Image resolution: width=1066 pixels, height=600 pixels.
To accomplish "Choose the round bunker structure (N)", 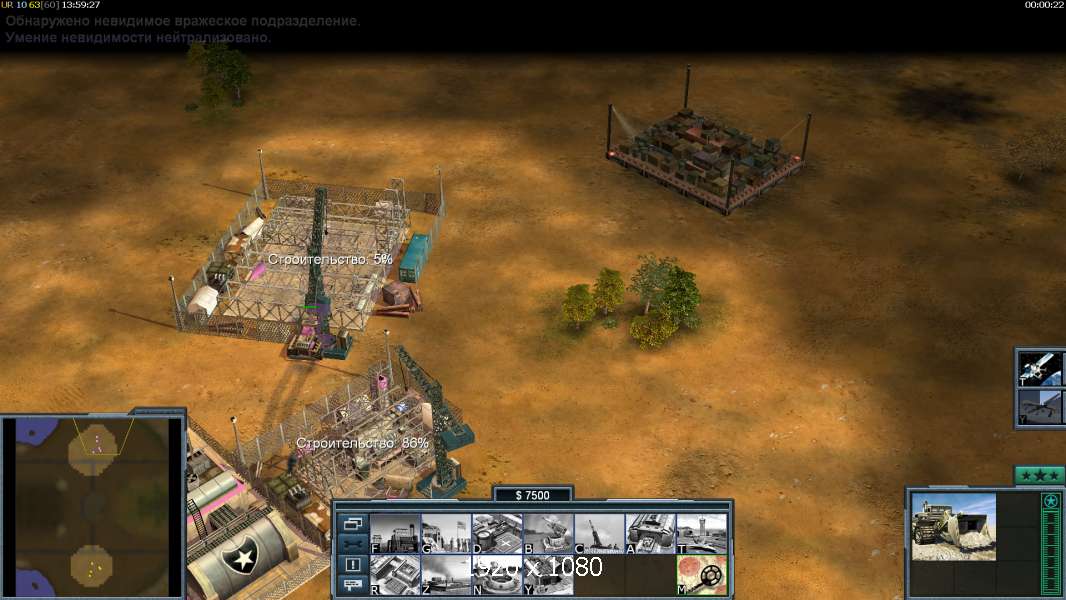I will (x=497, y=575).
